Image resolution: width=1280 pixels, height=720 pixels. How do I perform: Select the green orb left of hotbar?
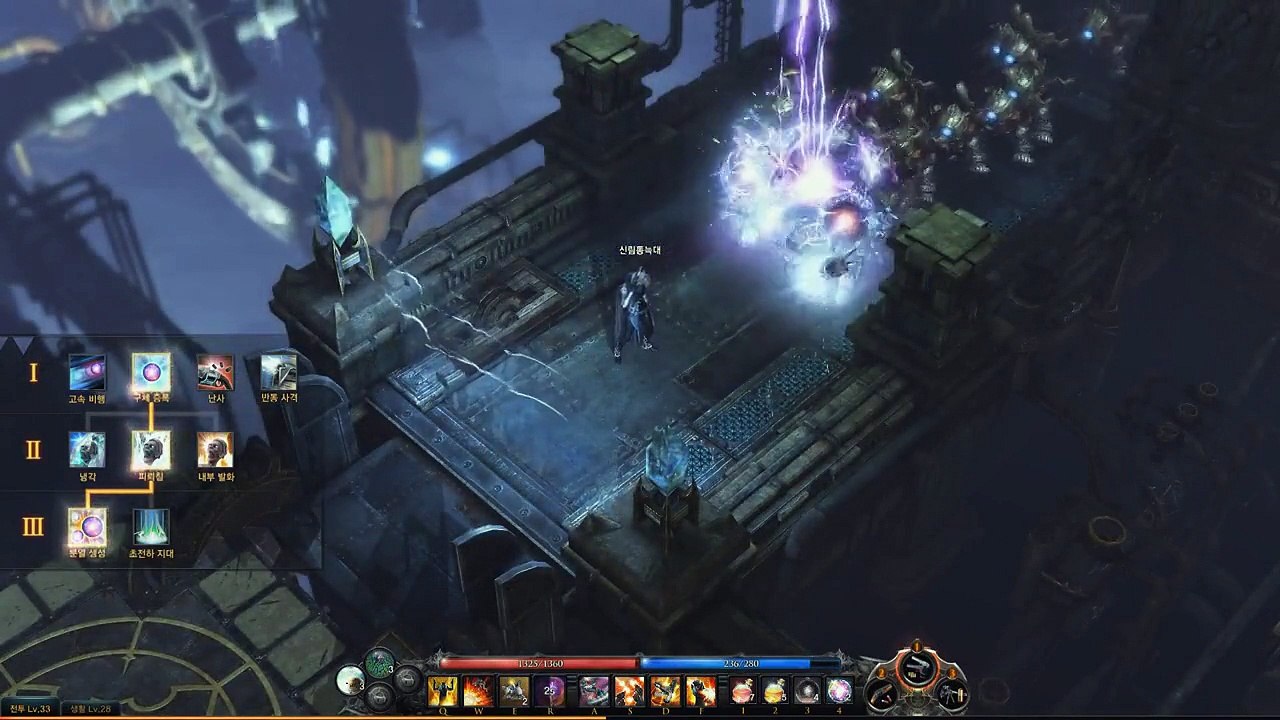(379, 662)
